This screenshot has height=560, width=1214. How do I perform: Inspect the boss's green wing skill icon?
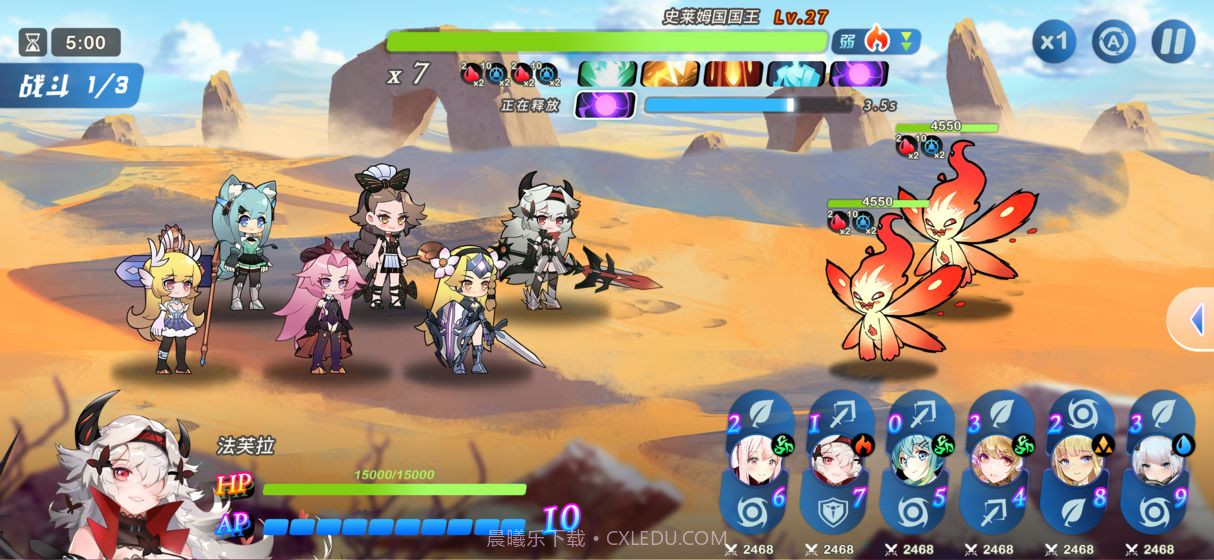(607, 73)
